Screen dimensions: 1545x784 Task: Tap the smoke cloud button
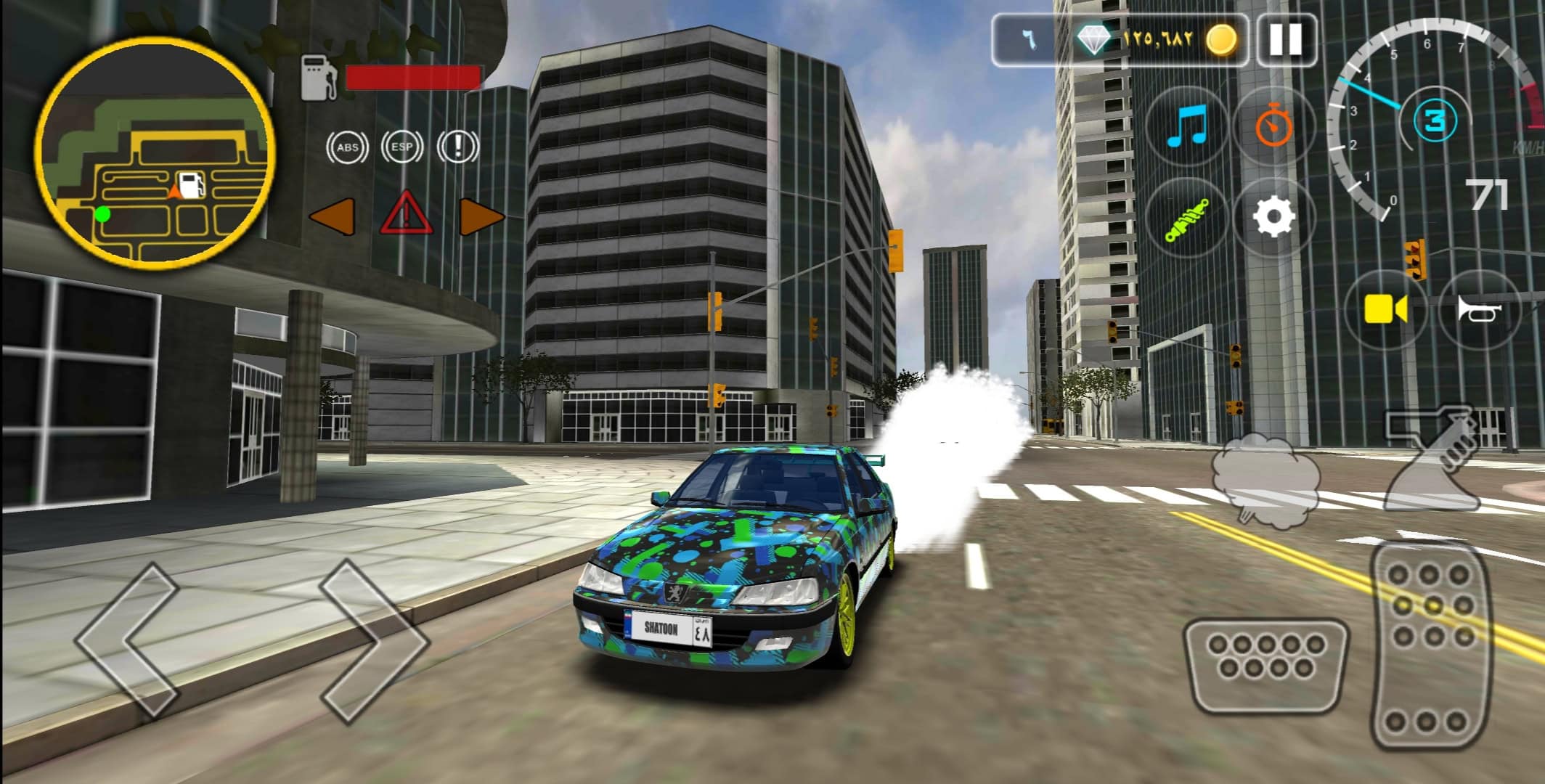point(1265,480)
